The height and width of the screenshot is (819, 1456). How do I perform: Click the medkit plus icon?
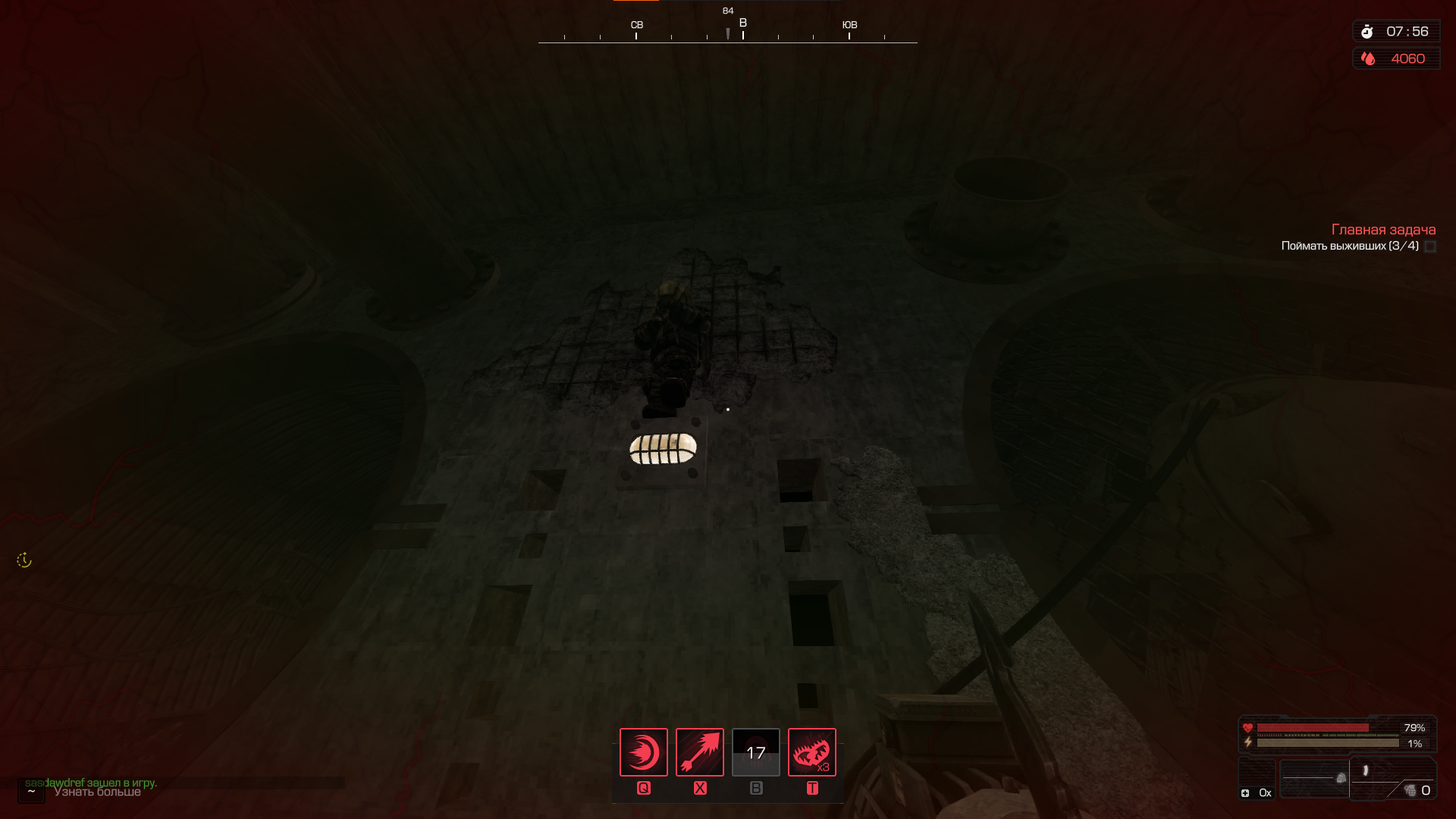(1245, 793)
